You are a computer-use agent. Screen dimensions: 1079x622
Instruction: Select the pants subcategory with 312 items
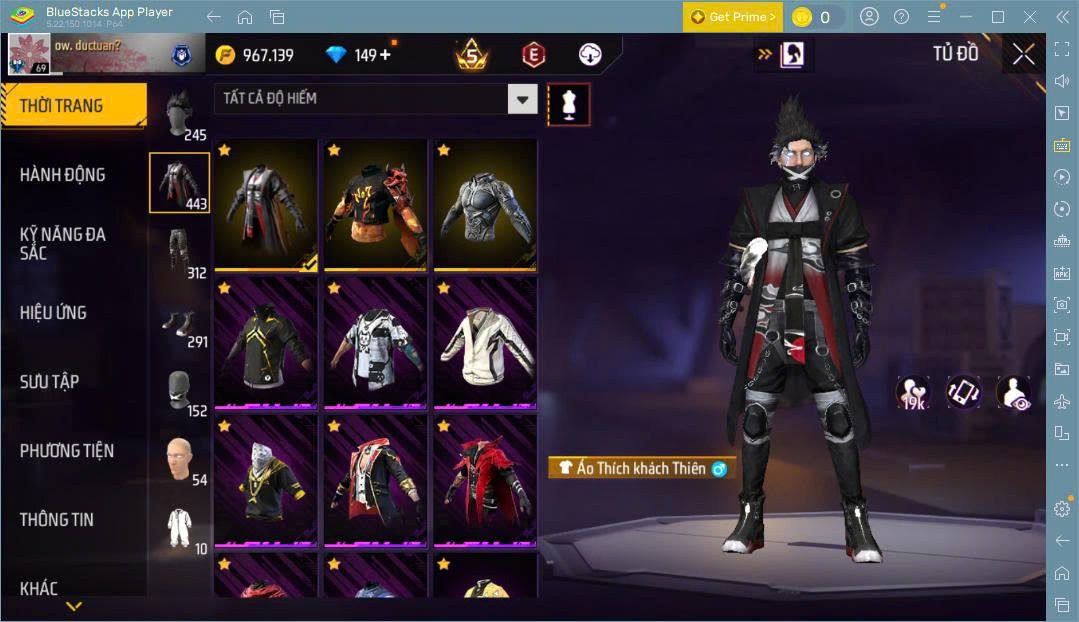(179, 252)
